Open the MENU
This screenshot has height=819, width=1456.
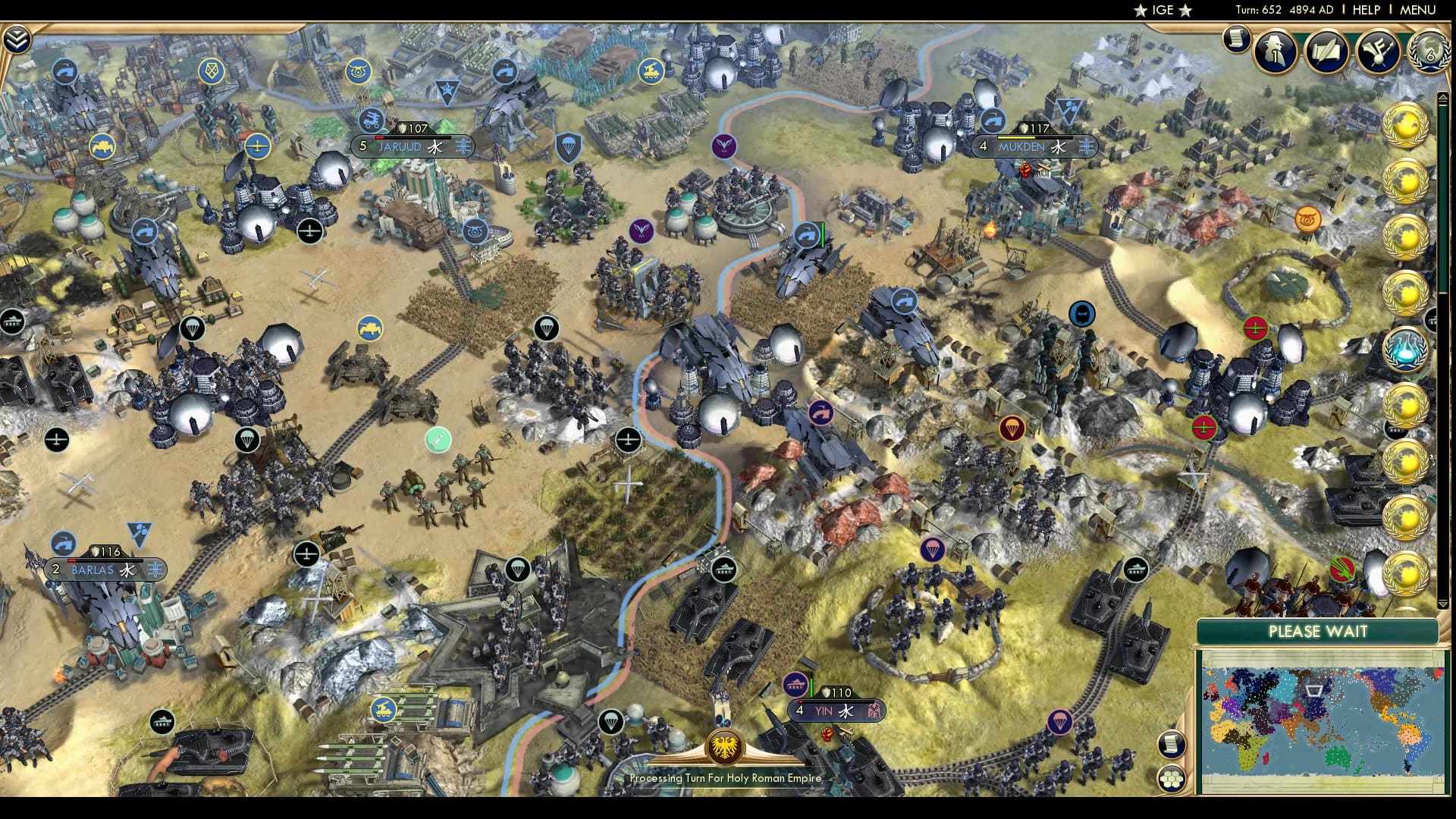pos(1417,11)
